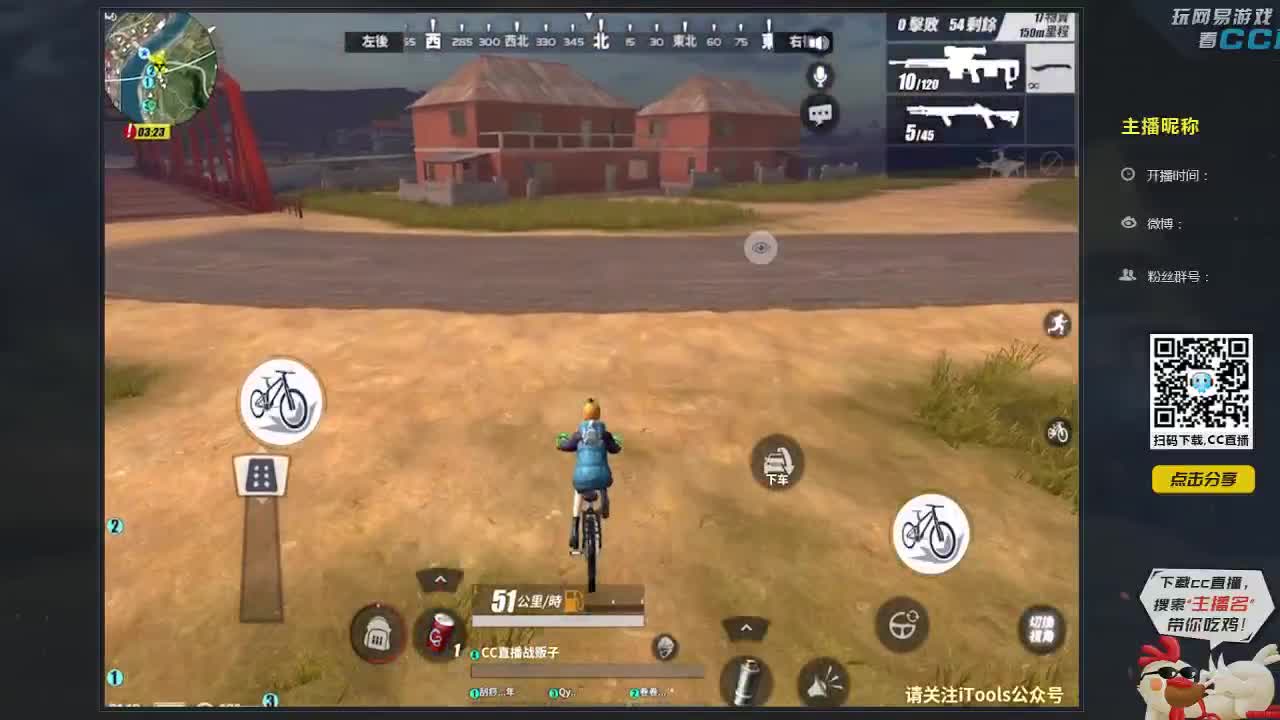
Task: Toggle the quick chat bubble
Action: (818, 113)
